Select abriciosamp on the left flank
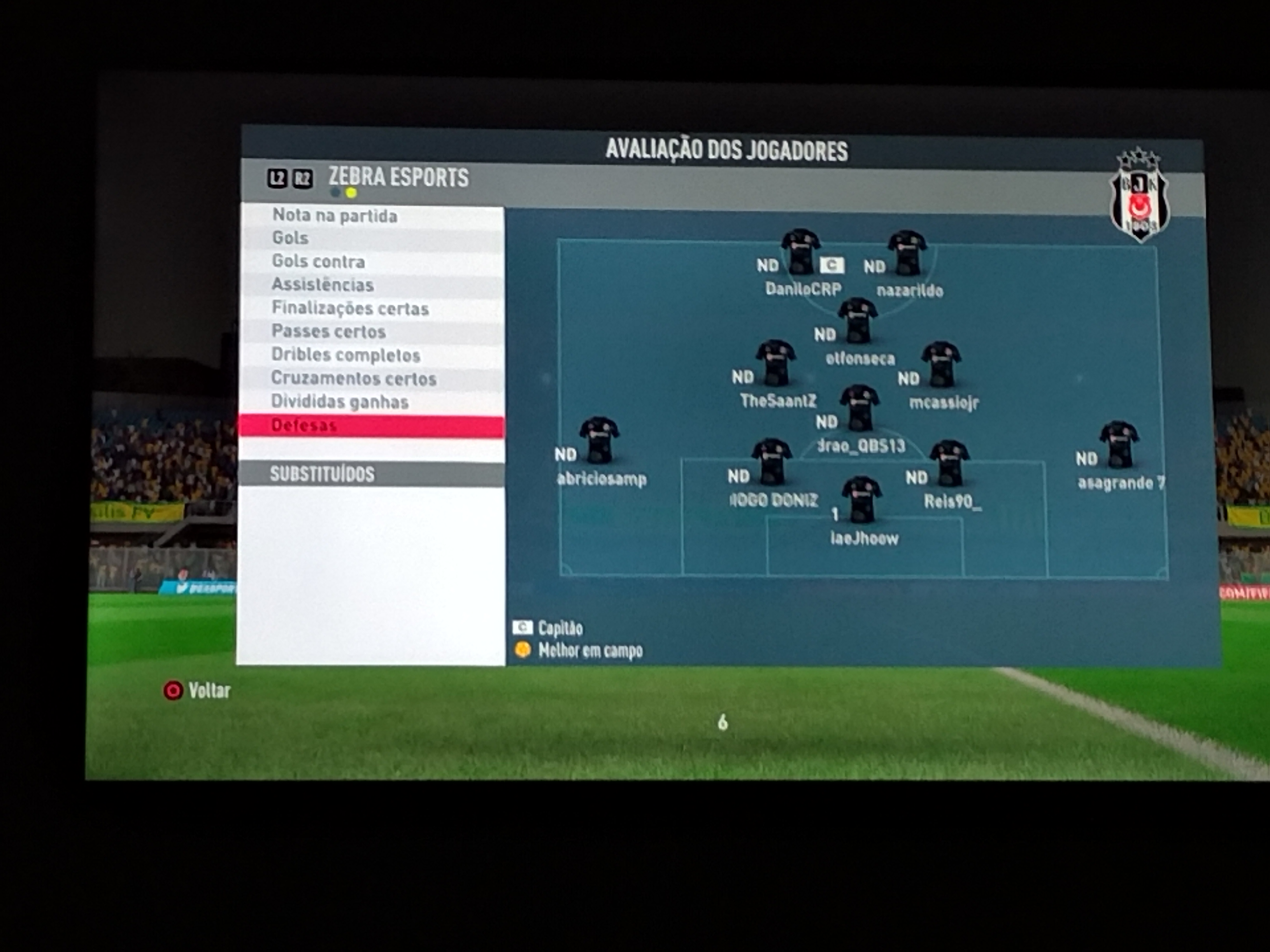The image size is (1270, 952). coord(599,440)
